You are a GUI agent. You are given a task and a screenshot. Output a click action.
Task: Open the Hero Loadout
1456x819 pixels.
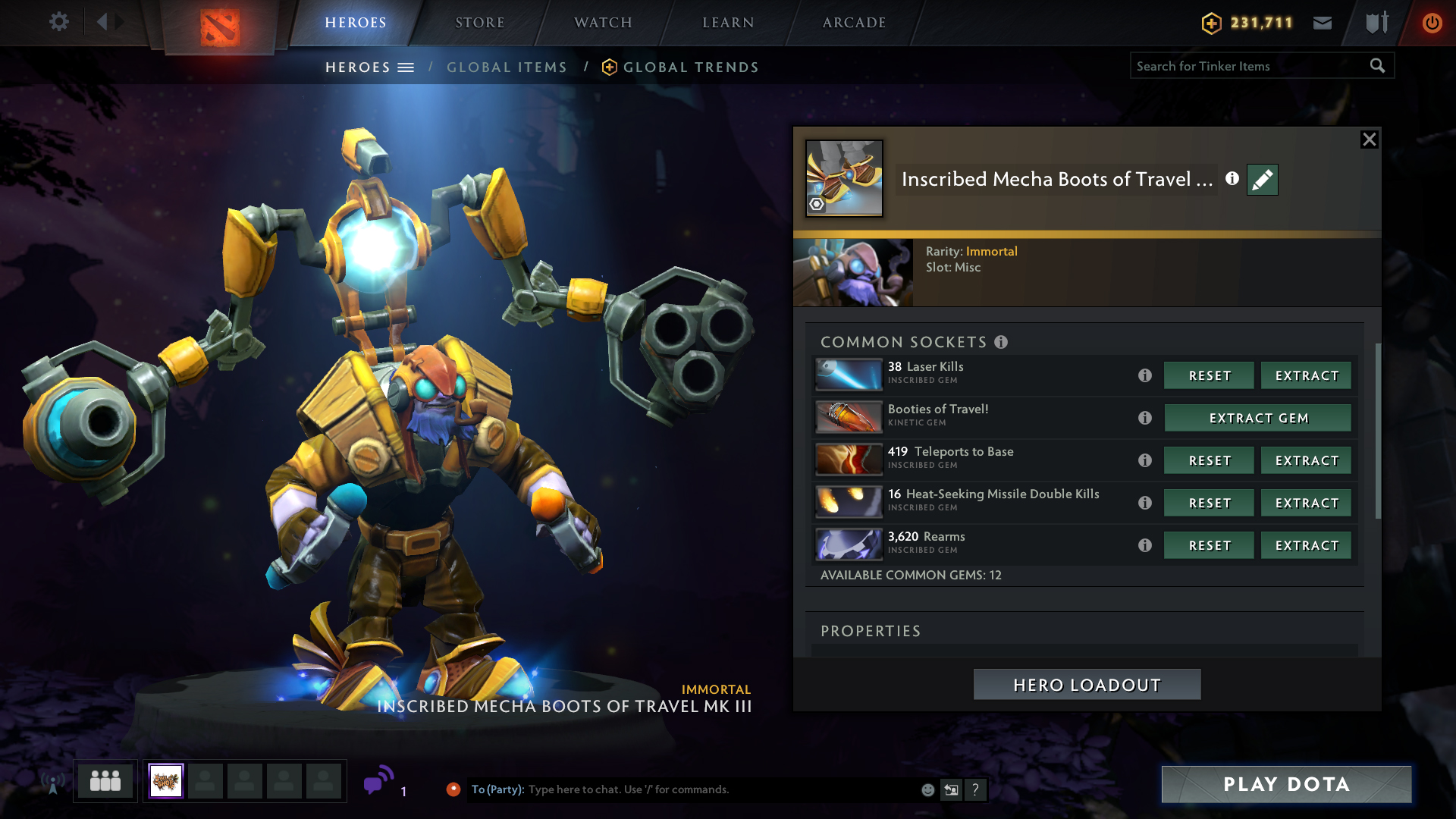point(1087,685)
